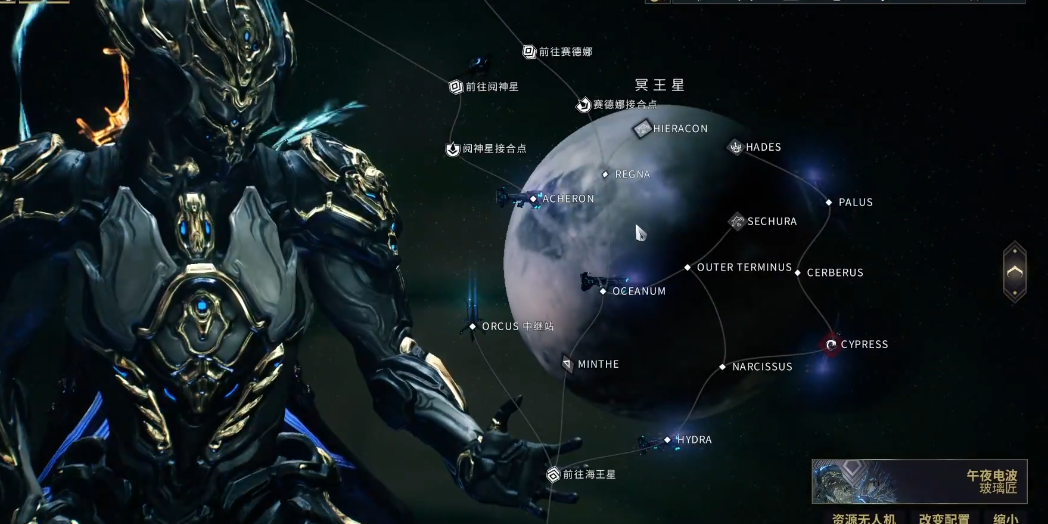
Task: Open the Orcus relay node
Action: pyautogui.click(x=473, y=327)
